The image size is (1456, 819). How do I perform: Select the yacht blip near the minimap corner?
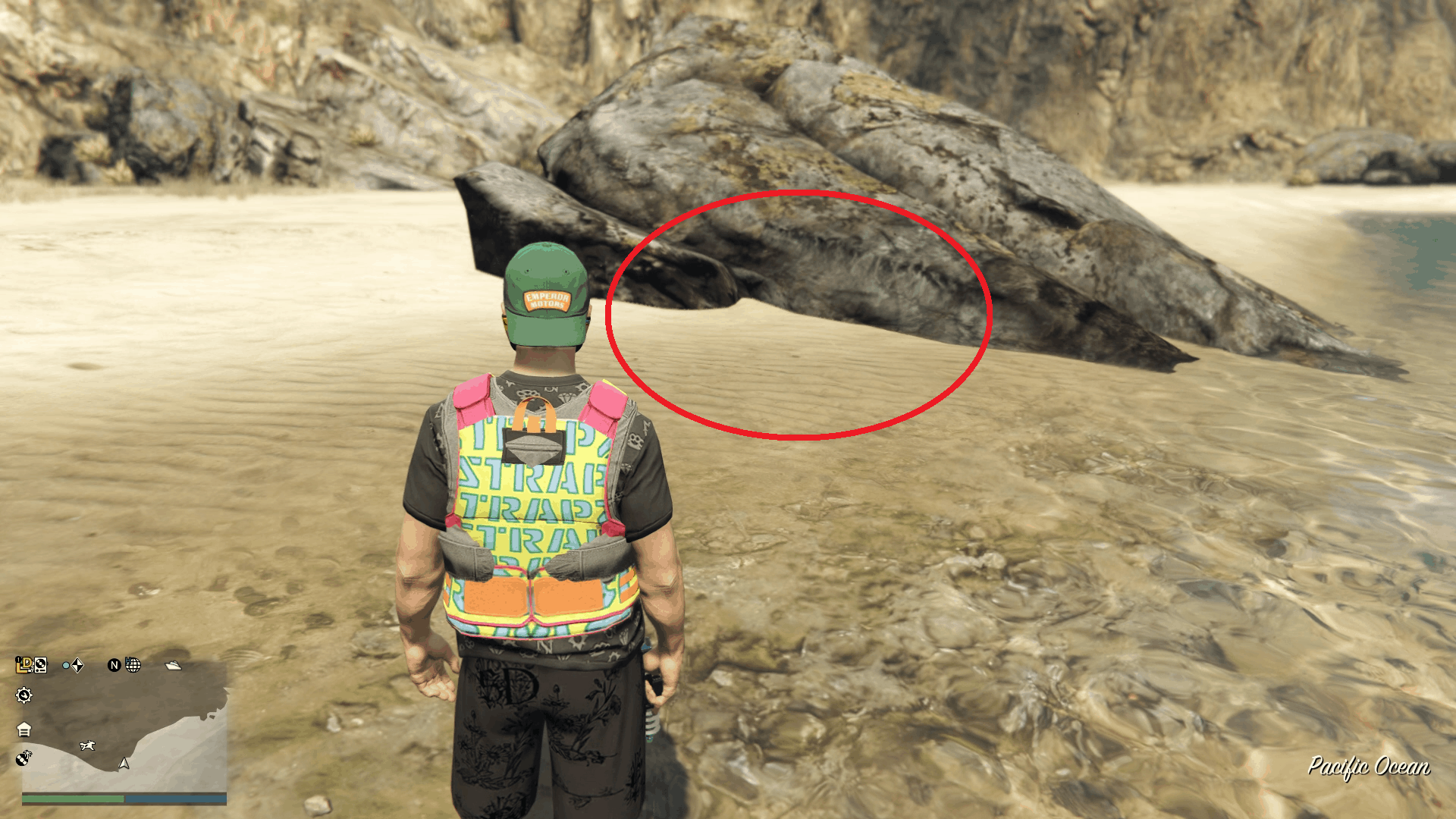point(172,667)
